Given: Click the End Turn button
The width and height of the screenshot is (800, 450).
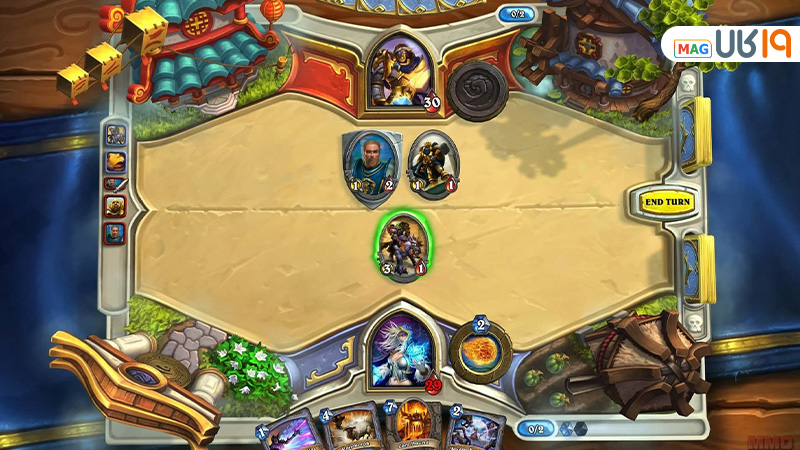Looking at the screenshot, I should pos(667,202).
